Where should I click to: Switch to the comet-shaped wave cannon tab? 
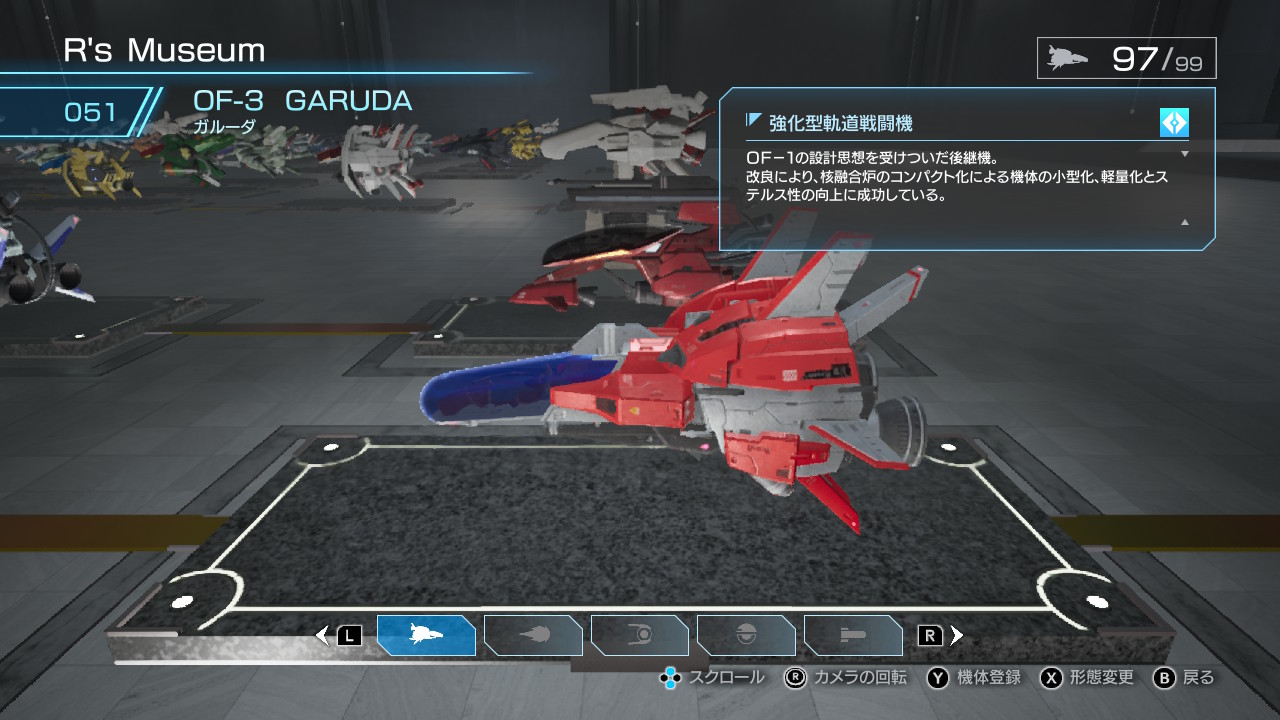pos(533,635)
